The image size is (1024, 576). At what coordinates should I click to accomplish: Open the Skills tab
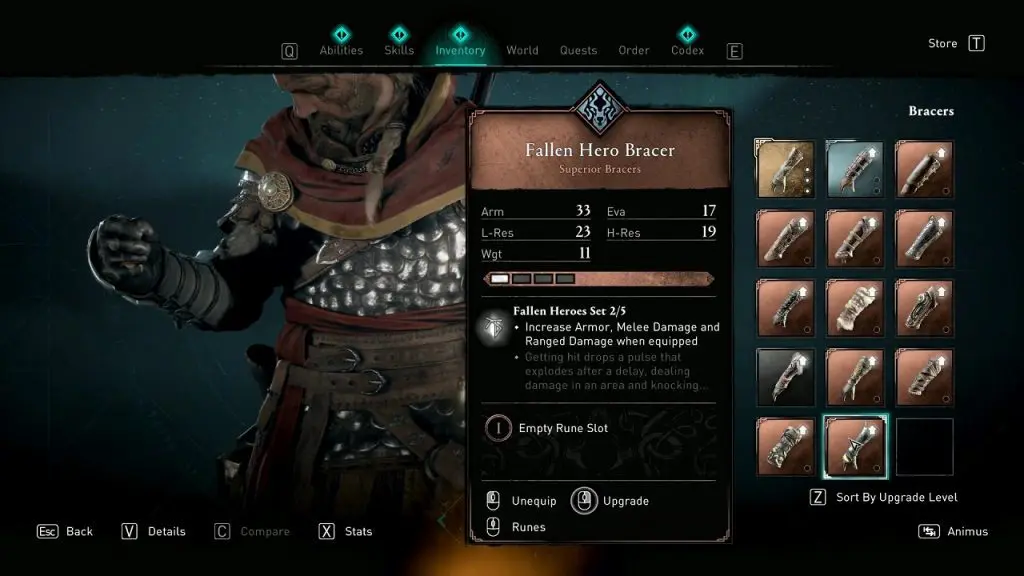point(399,50)
